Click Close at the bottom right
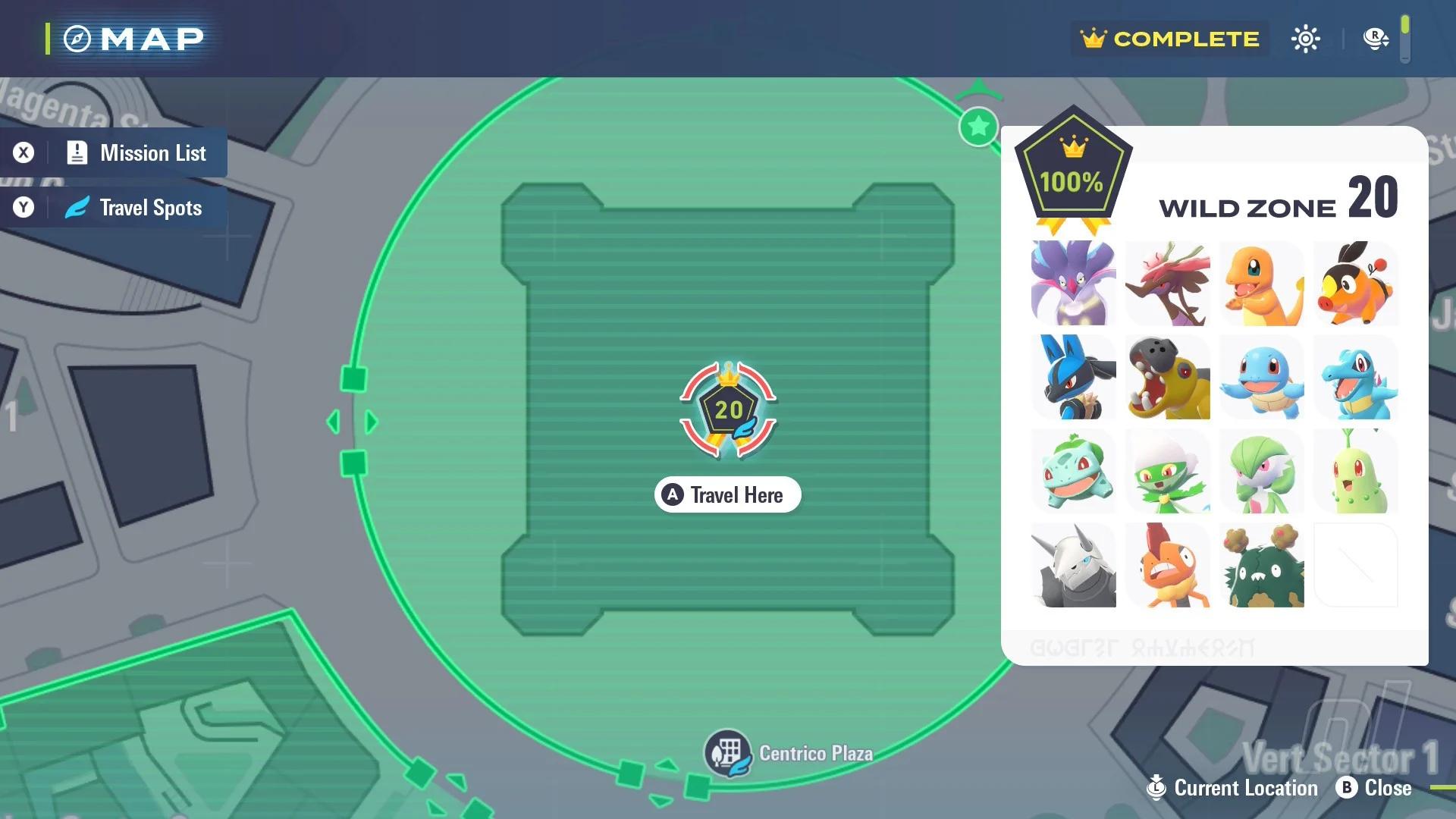 tap(1385, 788)
